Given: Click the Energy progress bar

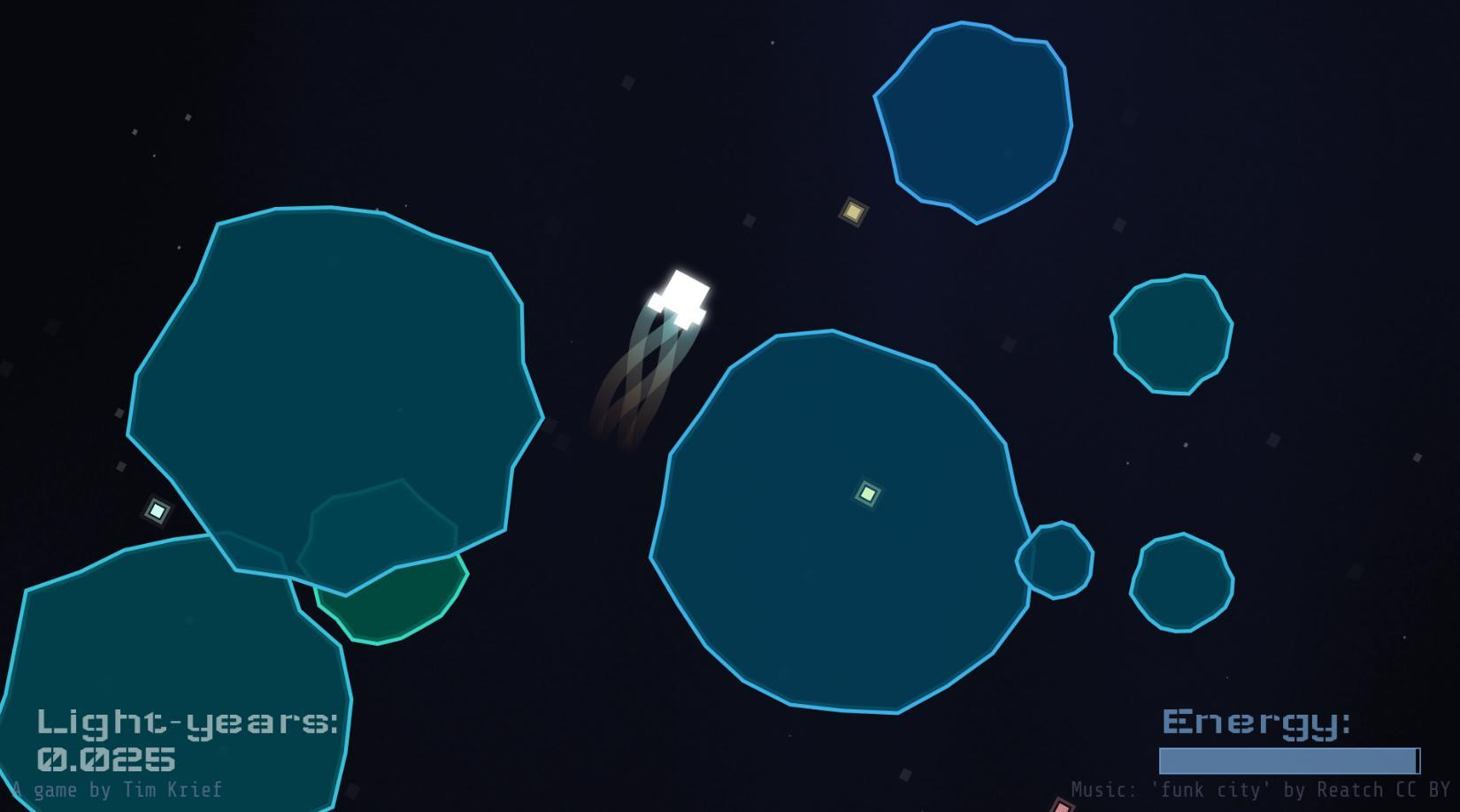Looking at the screenshot, I should tap(1288, 759).
